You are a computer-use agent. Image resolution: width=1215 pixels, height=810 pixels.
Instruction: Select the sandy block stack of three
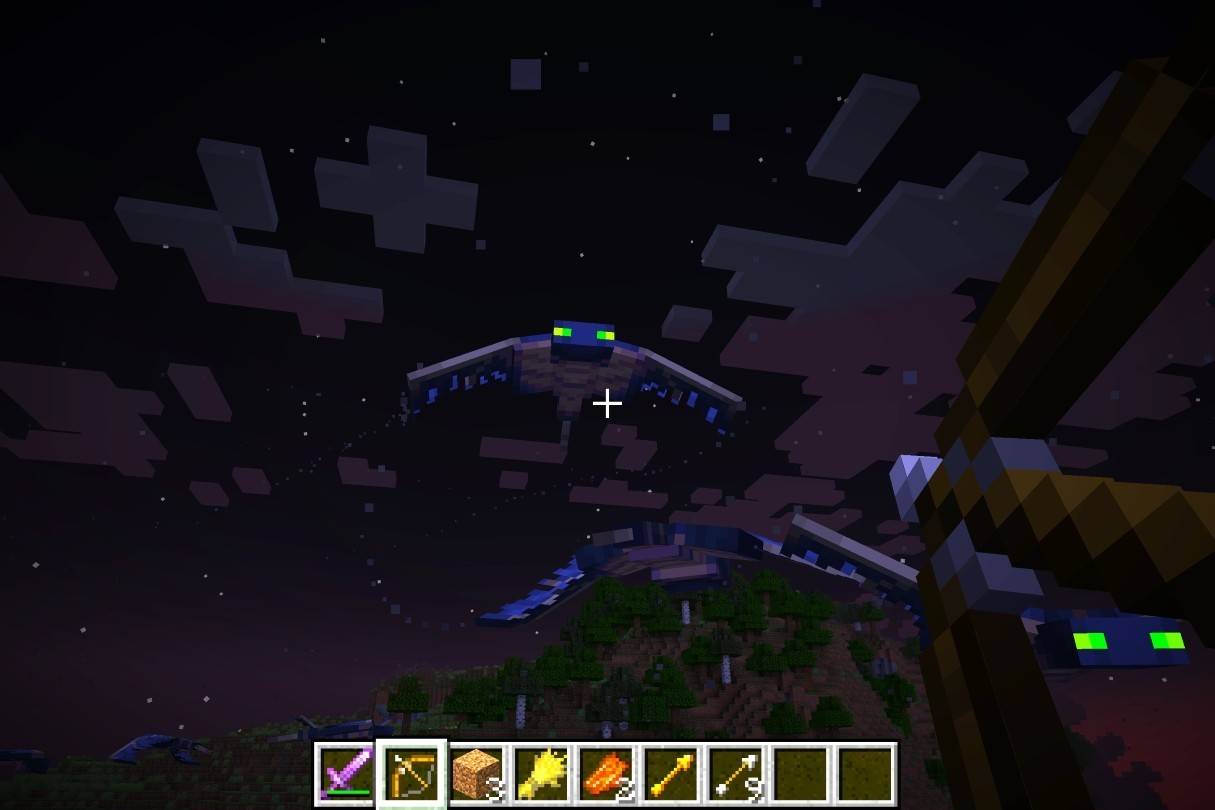click(475, 774)
